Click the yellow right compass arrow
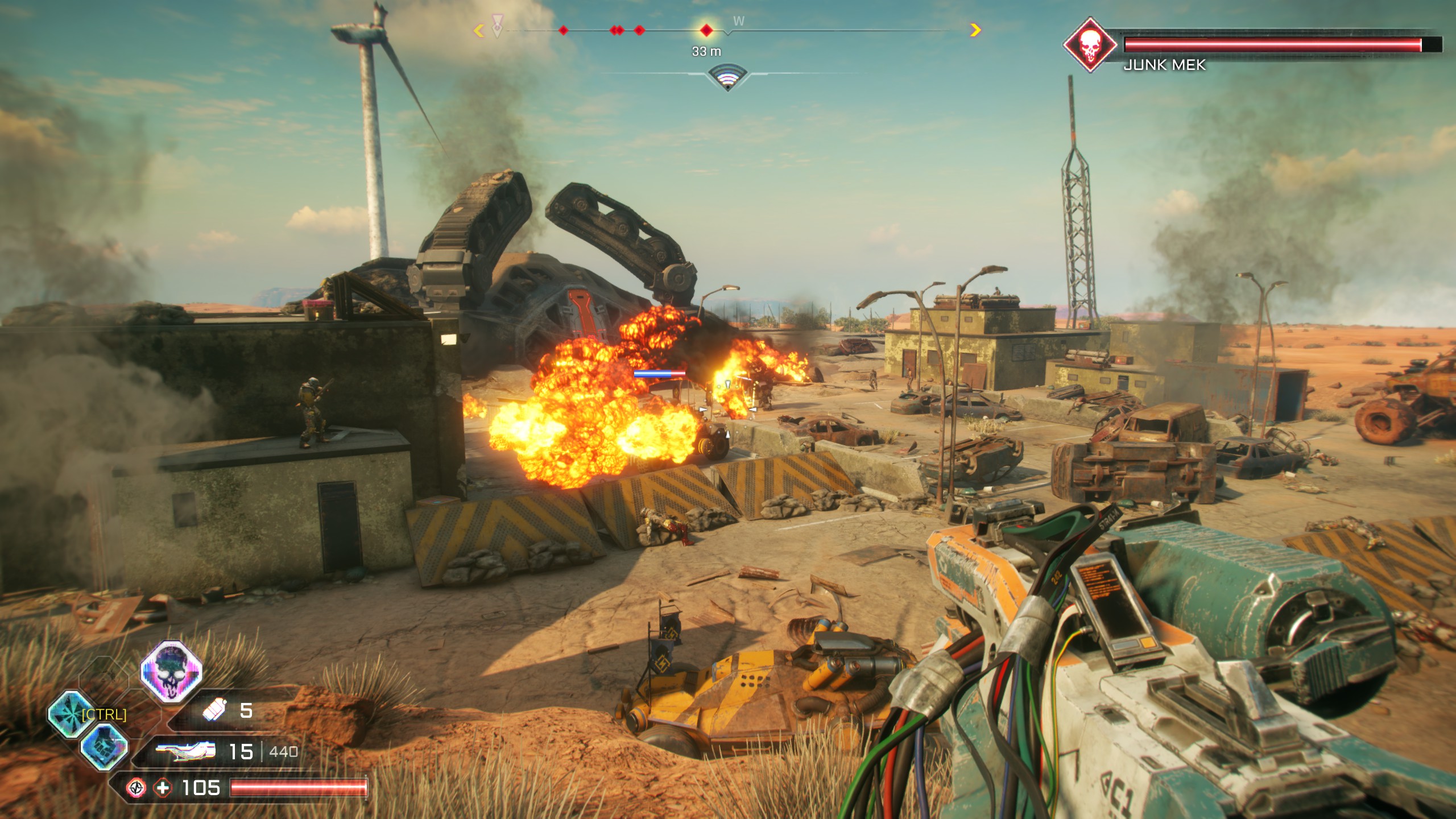 pos(975,30)
